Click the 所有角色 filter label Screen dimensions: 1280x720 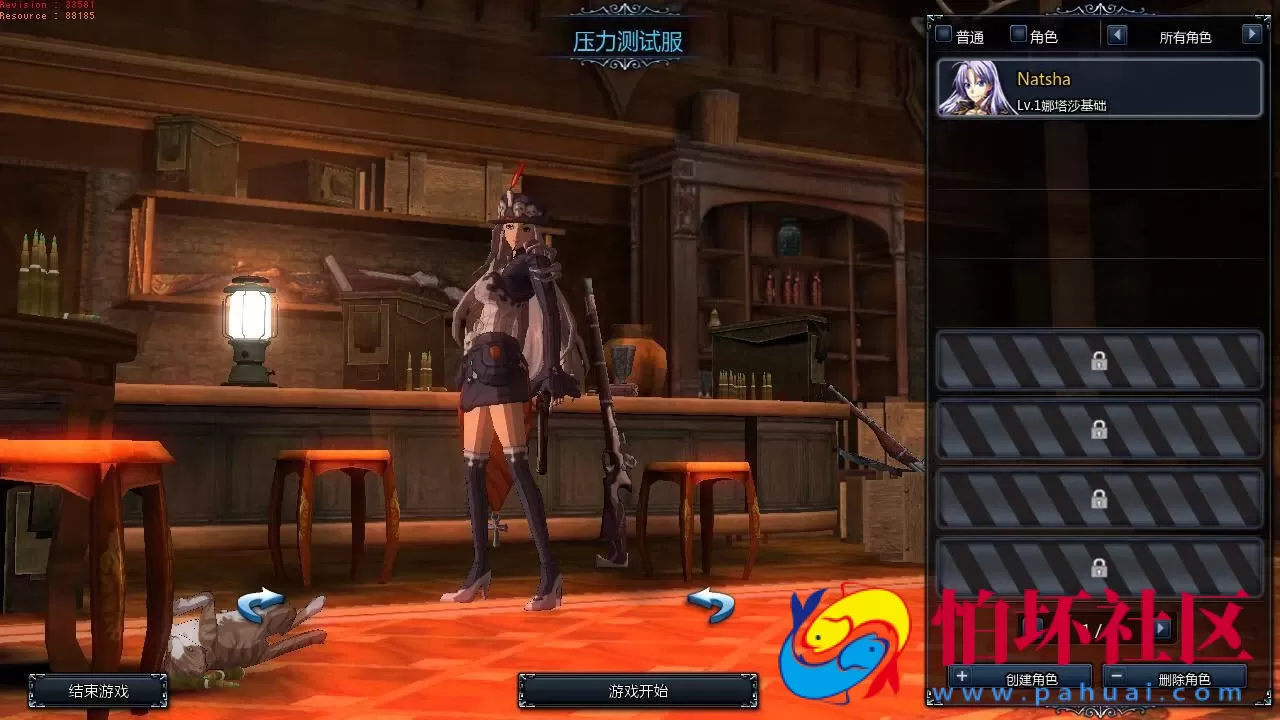tap(1186, 36)
